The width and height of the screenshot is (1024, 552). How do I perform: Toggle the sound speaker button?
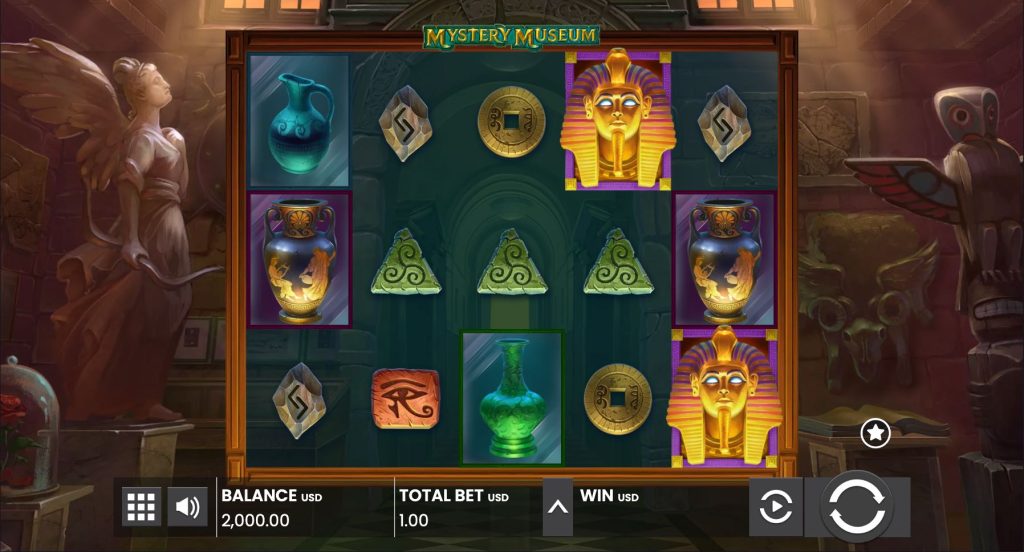click(187, 507)
